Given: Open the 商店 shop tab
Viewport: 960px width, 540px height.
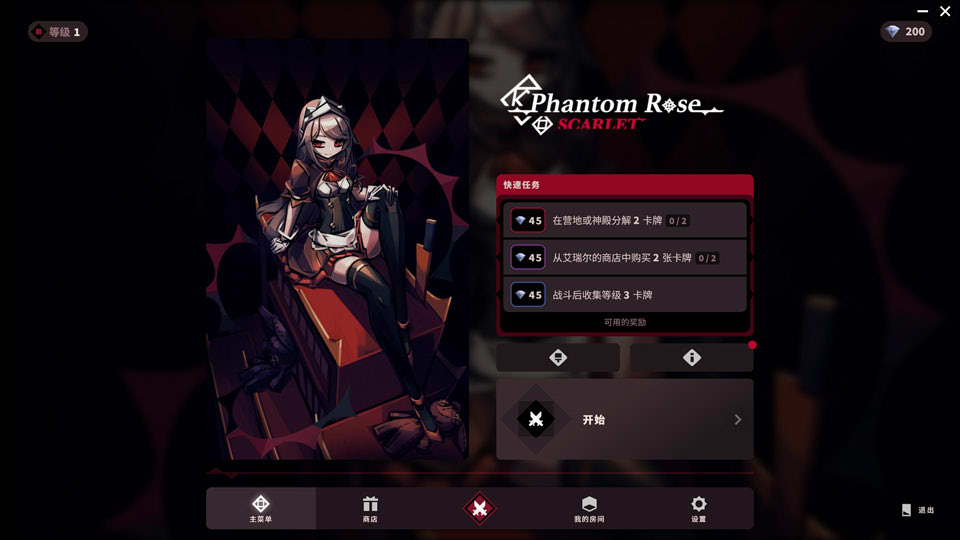Looking at the screenshot, I should click(370, 509).
